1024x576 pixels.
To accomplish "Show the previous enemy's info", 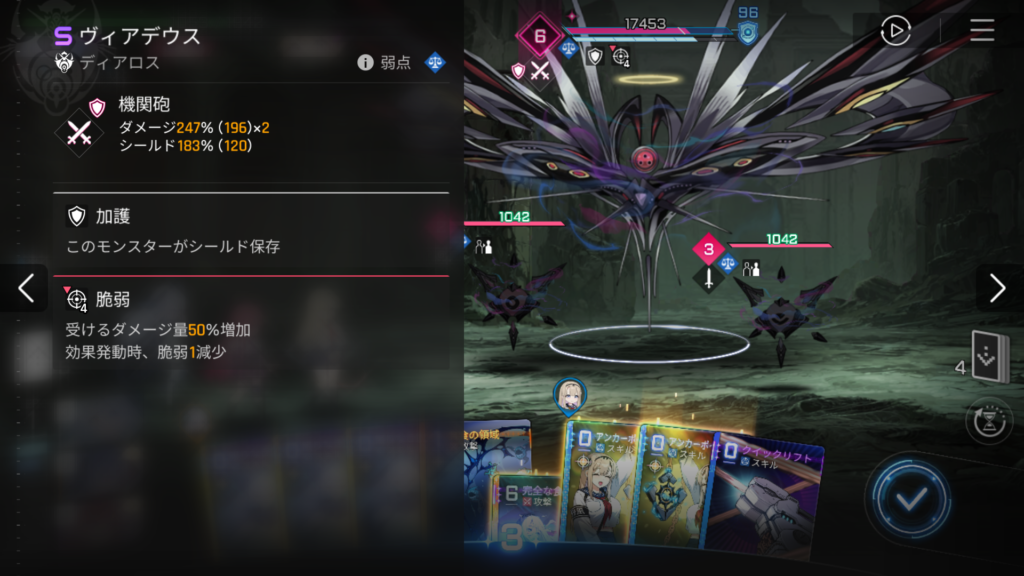I will (x=25, y=288).
